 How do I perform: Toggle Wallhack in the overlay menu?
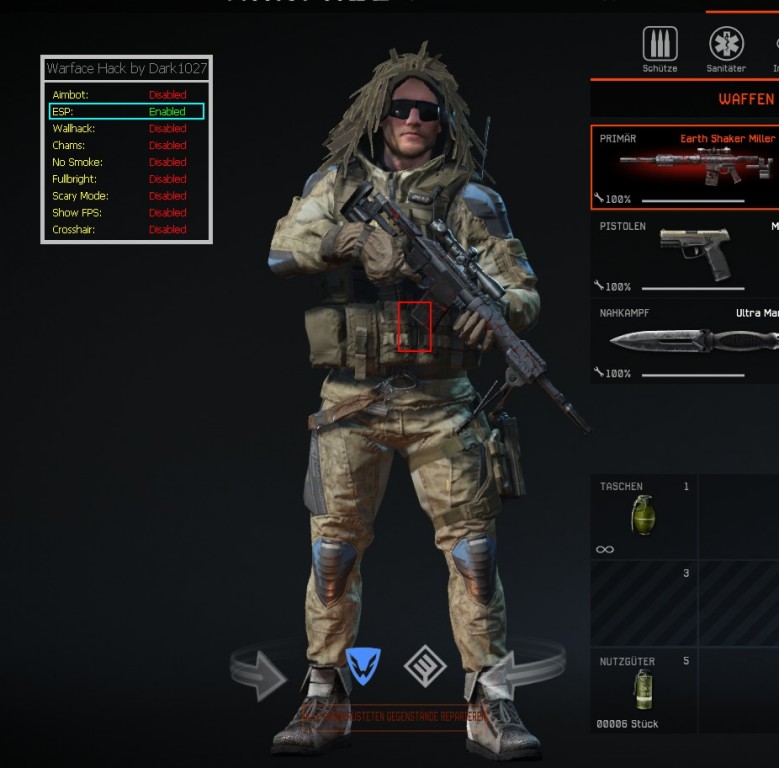point(126,128)
